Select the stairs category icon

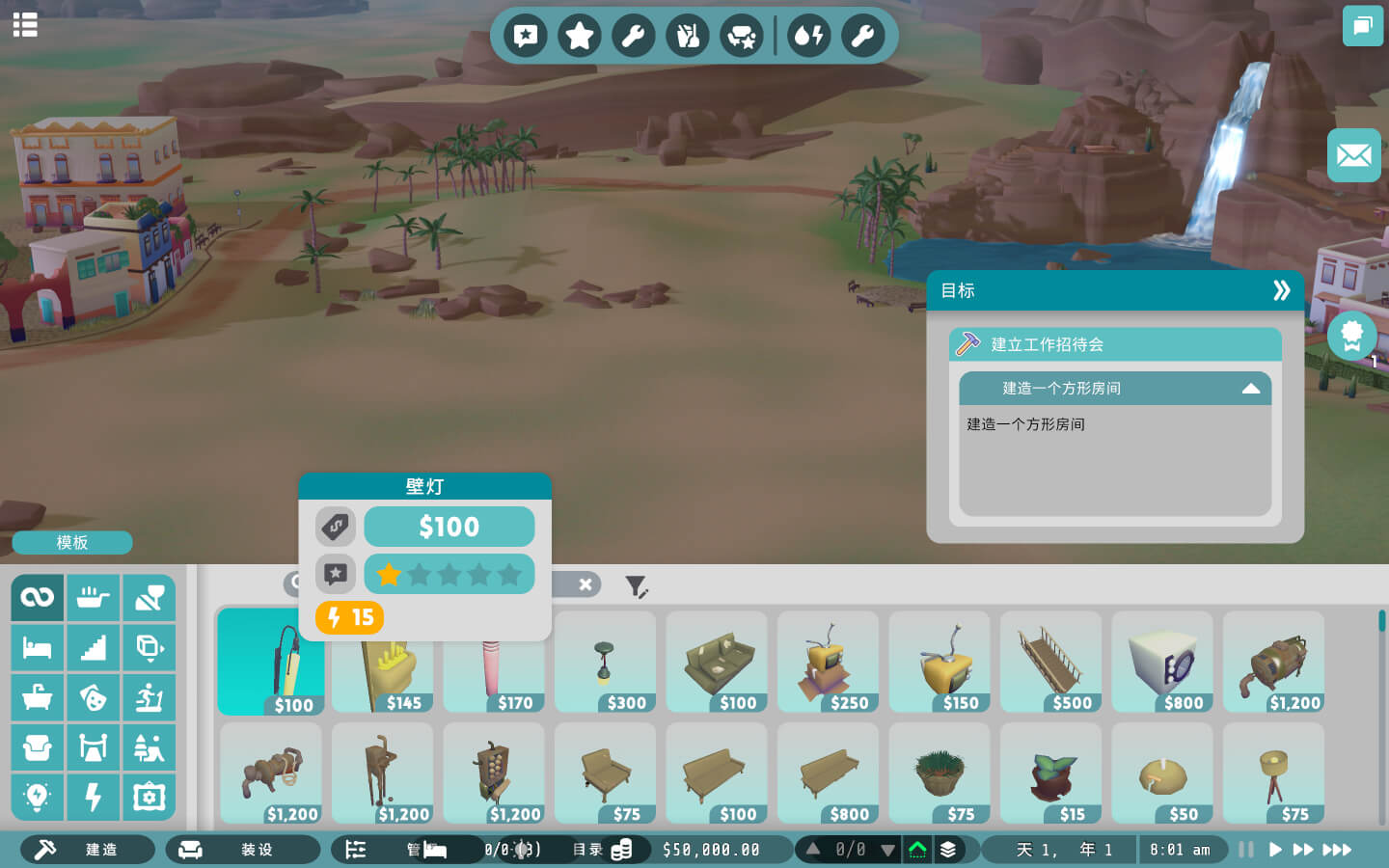click(x=94, y=647)
